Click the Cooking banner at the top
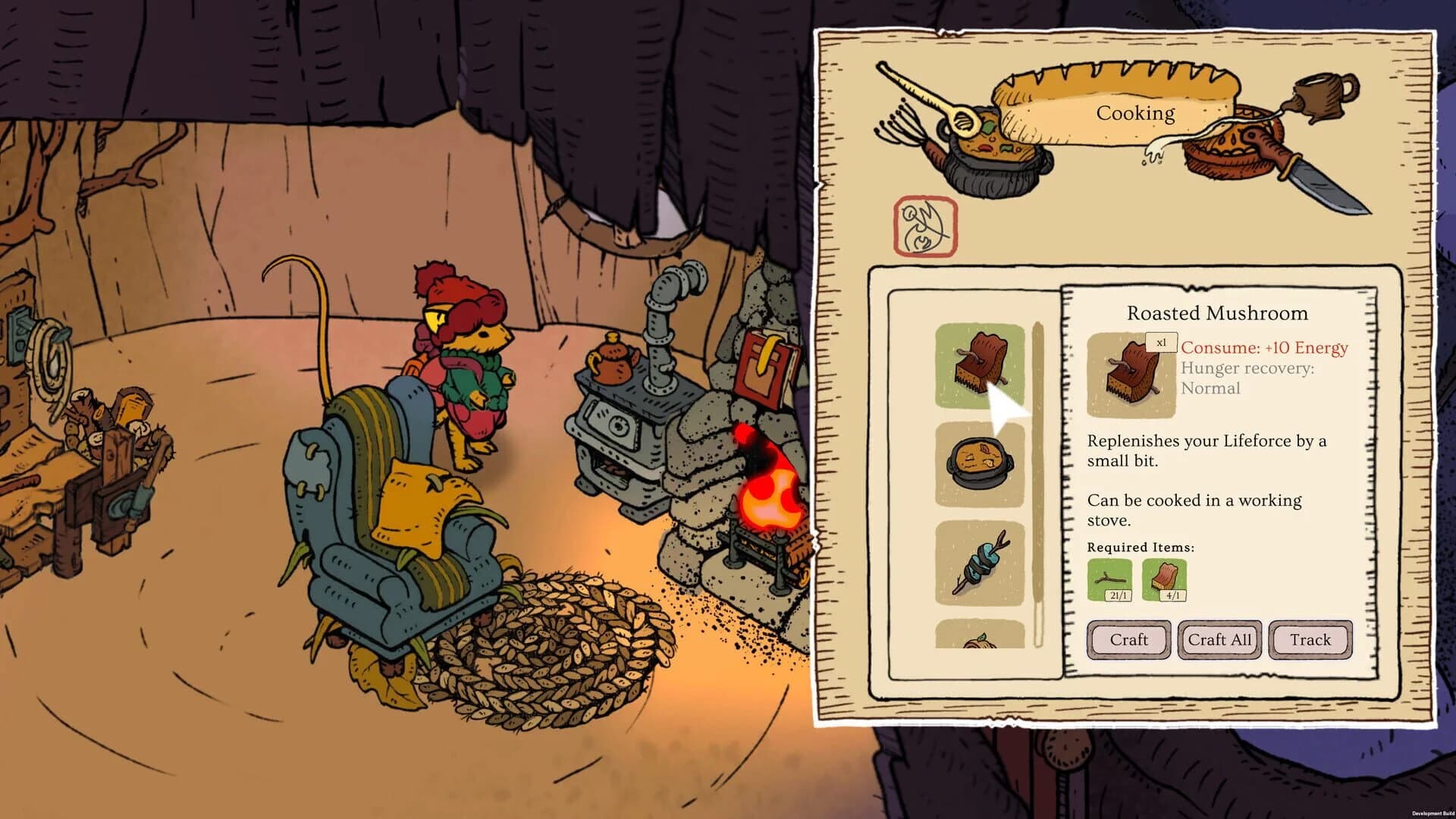 pos(1135,112)
